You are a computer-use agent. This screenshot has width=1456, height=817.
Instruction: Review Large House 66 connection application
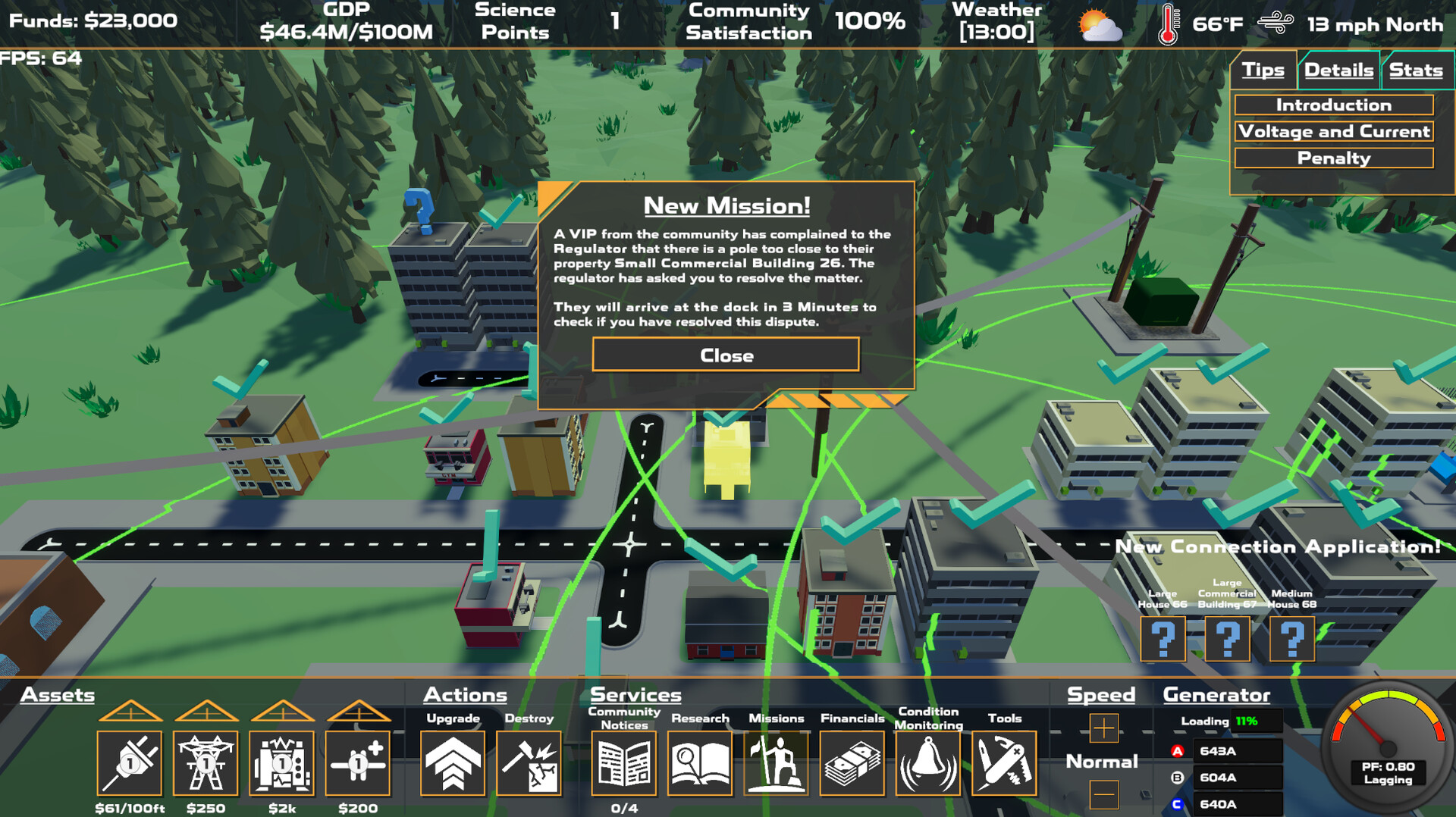[x=1163, y=639]
